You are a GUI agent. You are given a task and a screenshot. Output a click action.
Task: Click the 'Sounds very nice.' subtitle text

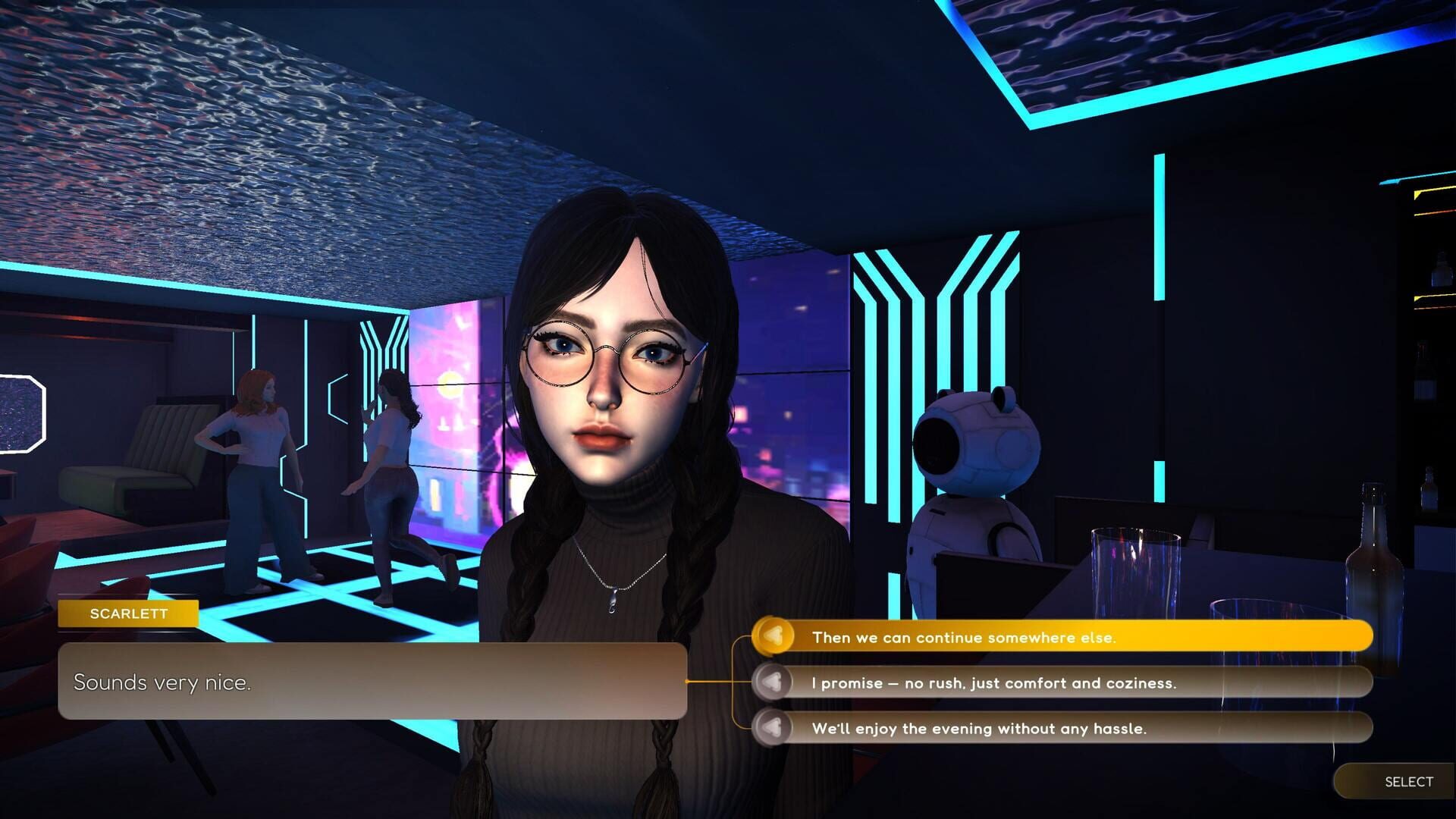(162, 682)
